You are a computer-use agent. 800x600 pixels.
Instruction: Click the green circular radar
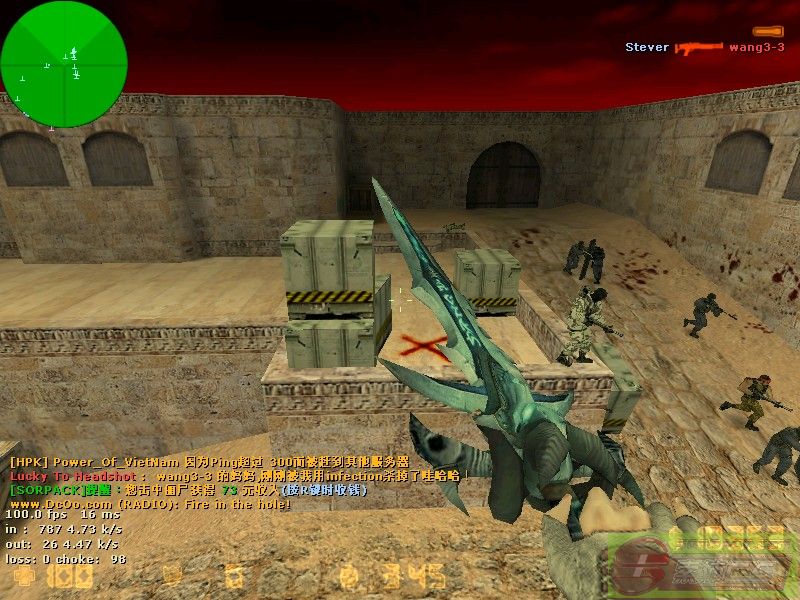pyautogui.click(x=64, y=64)
